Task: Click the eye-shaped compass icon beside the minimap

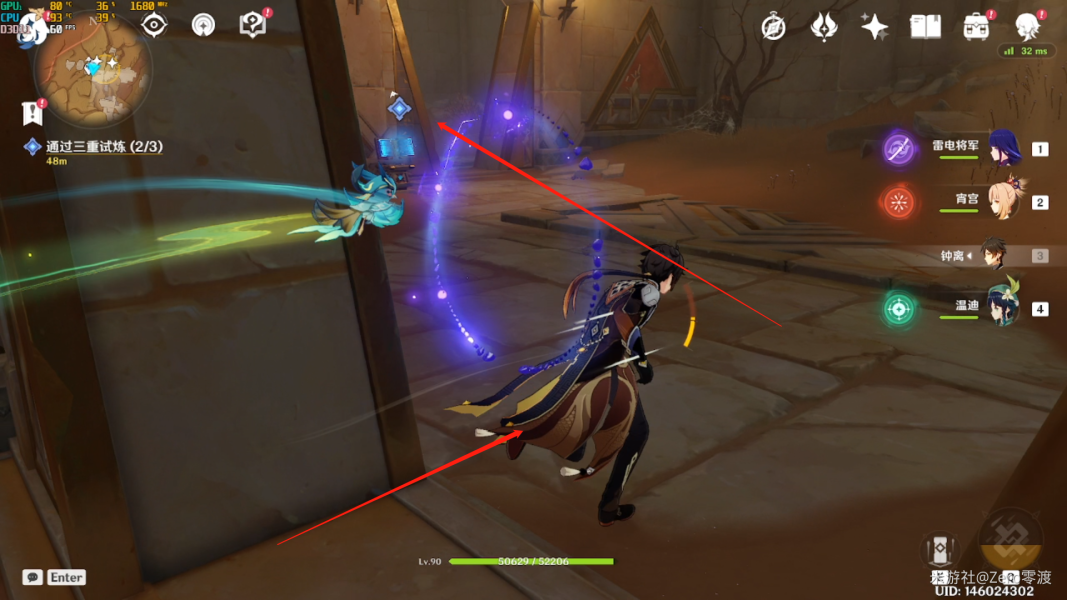Action: [x=153, y=25]
